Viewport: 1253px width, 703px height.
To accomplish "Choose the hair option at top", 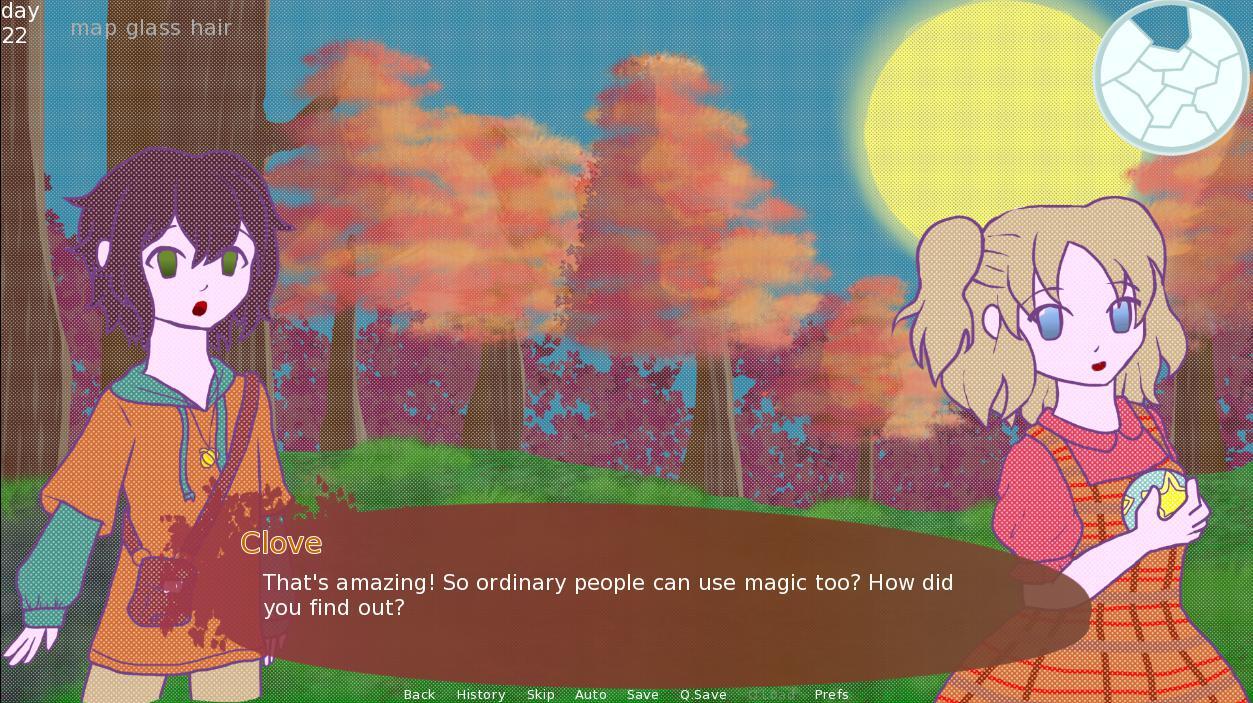I will tap(210, 28).
